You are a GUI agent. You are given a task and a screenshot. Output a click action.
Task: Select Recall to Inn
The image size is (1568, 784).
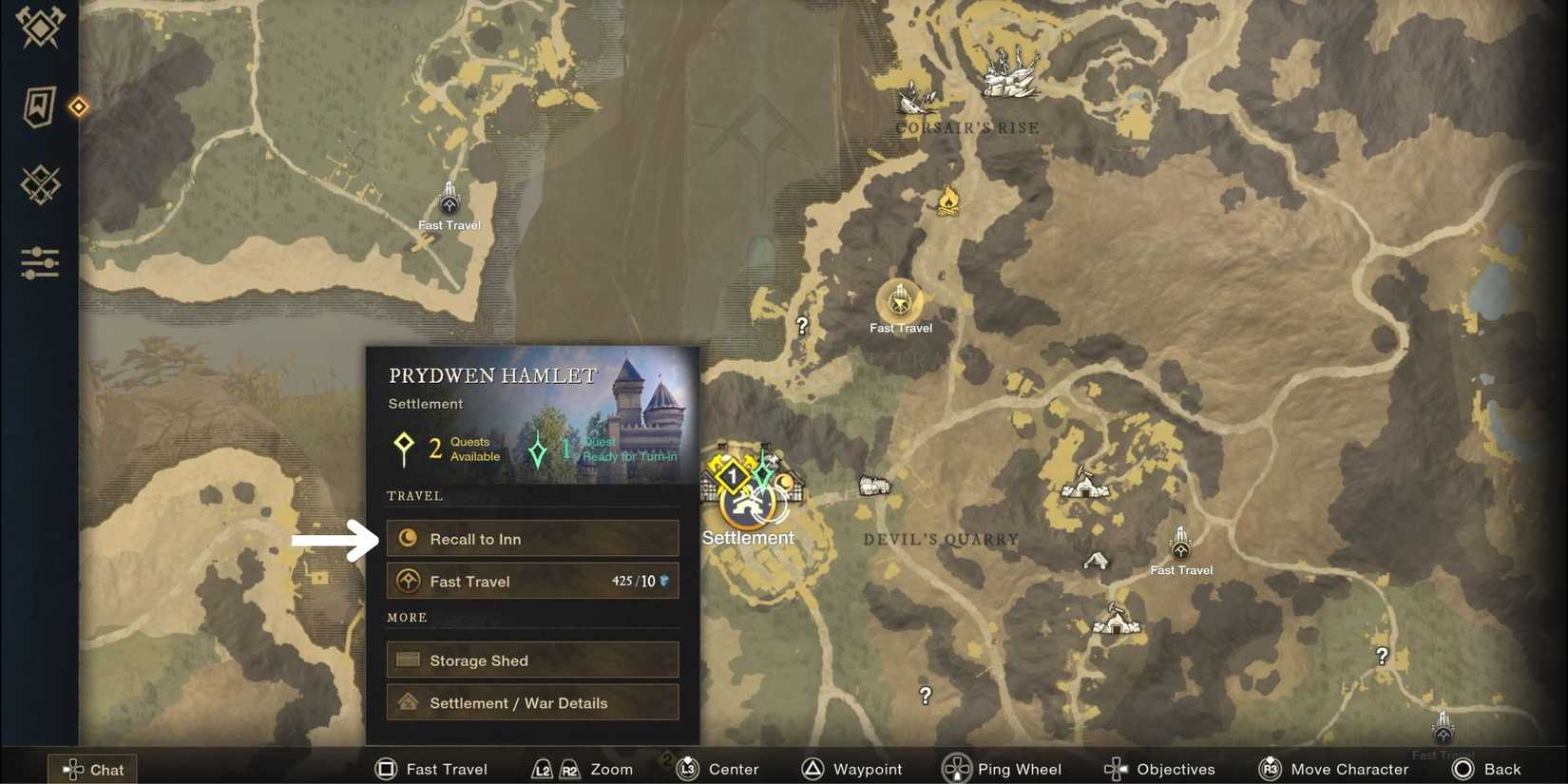coord(531,538)
